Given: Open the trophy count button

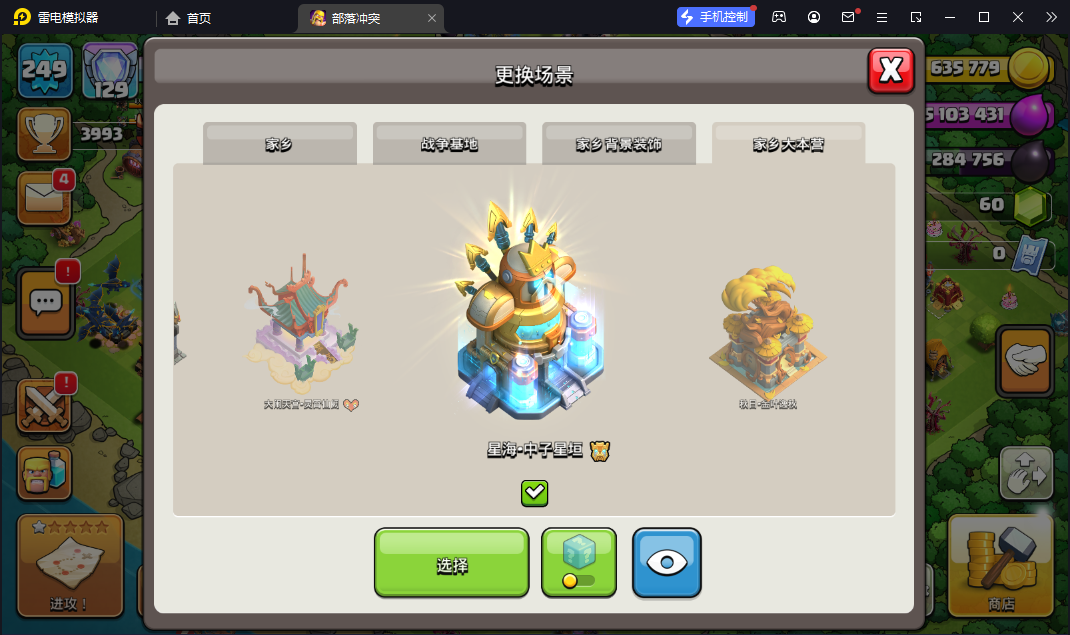Looking at the screenshot, I should click(44, 134).
